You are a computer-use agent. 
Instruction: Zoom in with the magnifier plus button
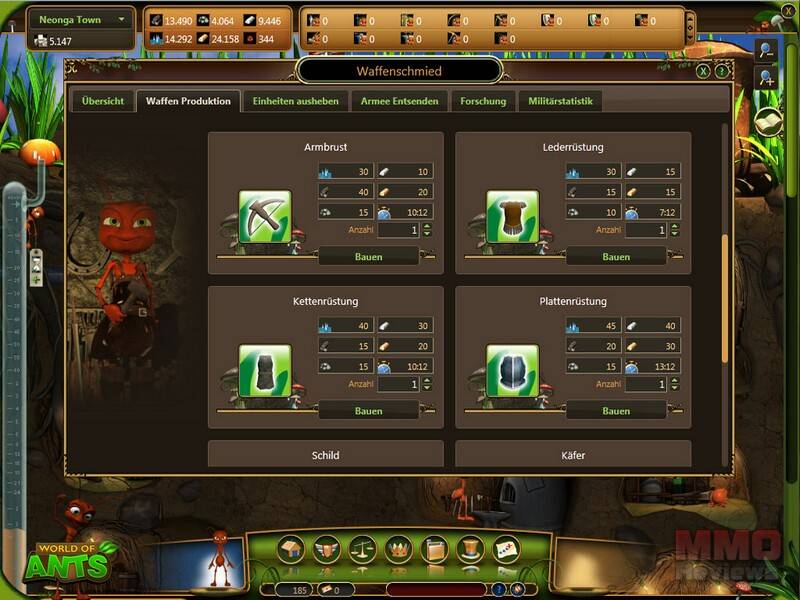(765, 77)
